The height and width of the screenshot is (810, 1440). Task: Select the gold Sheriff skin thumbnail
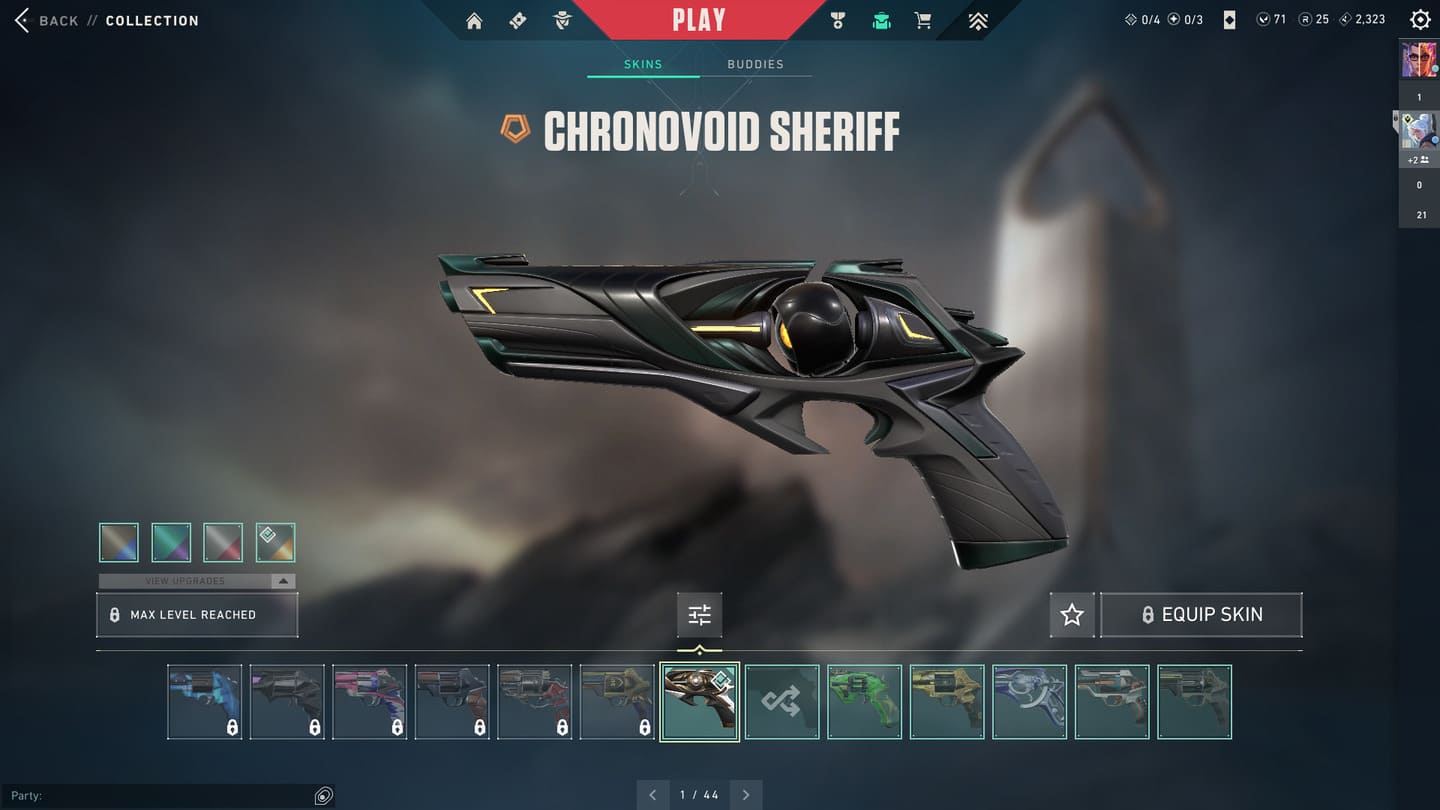947,702
